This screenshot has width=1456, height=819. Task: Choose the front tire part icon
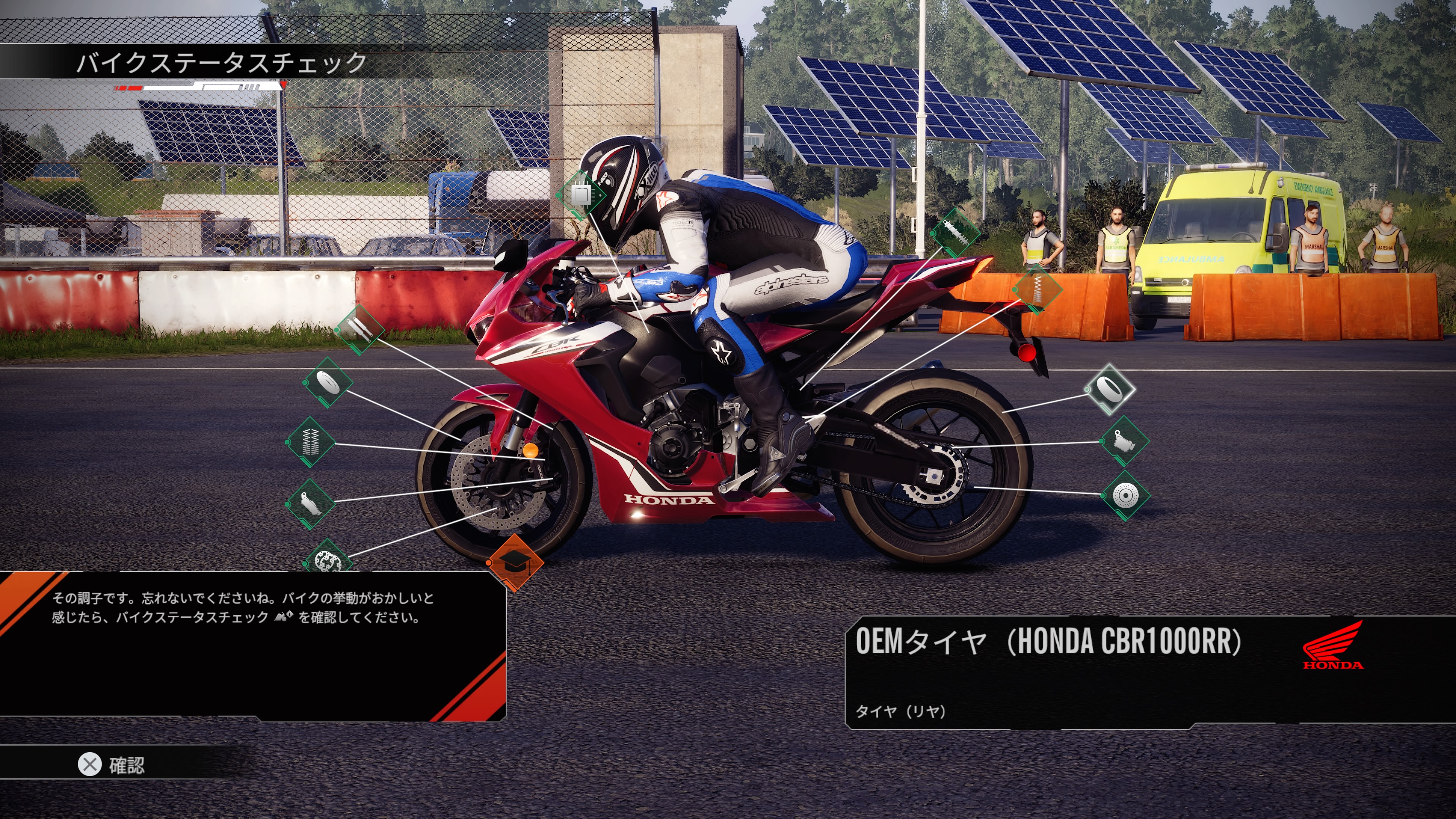[x=328, y=383]
